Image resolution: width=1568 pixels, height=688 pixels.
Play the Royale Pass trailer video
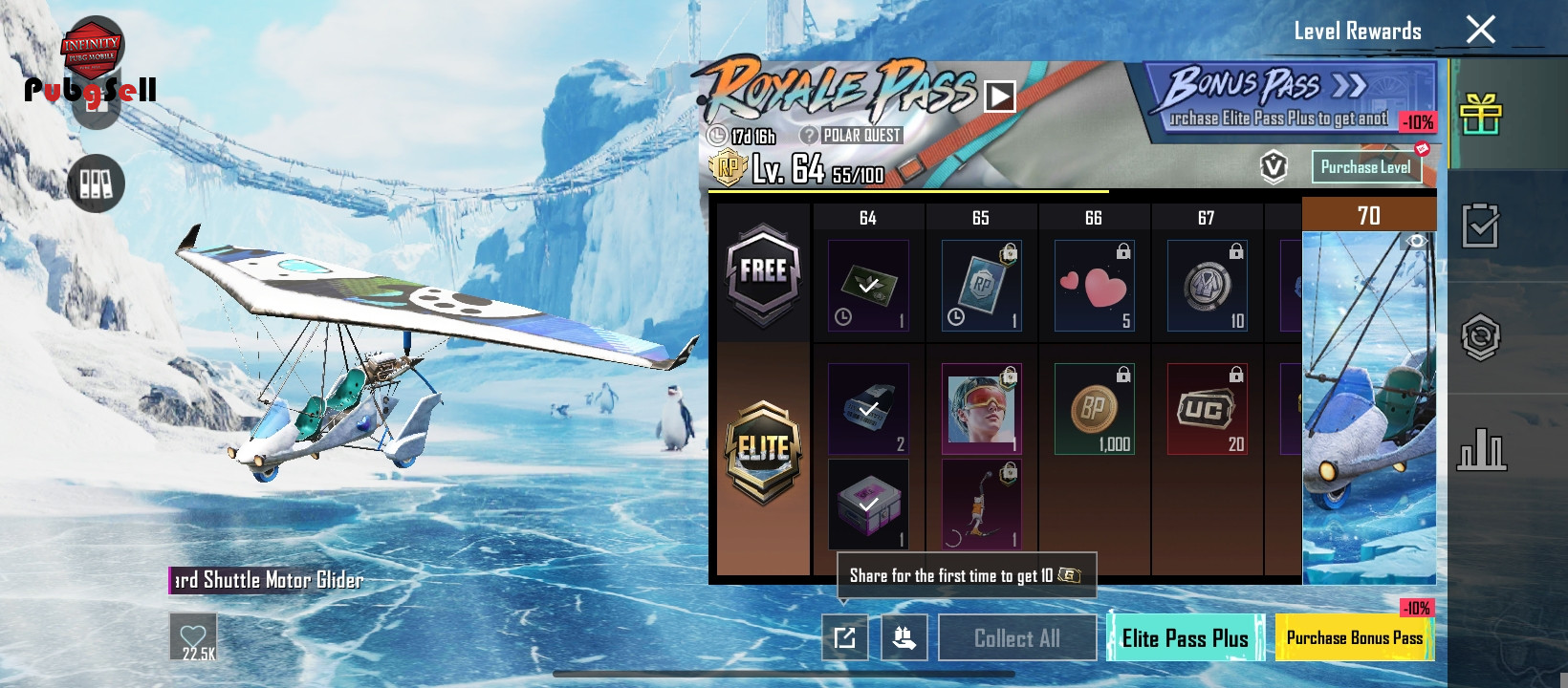pos(999,97)
